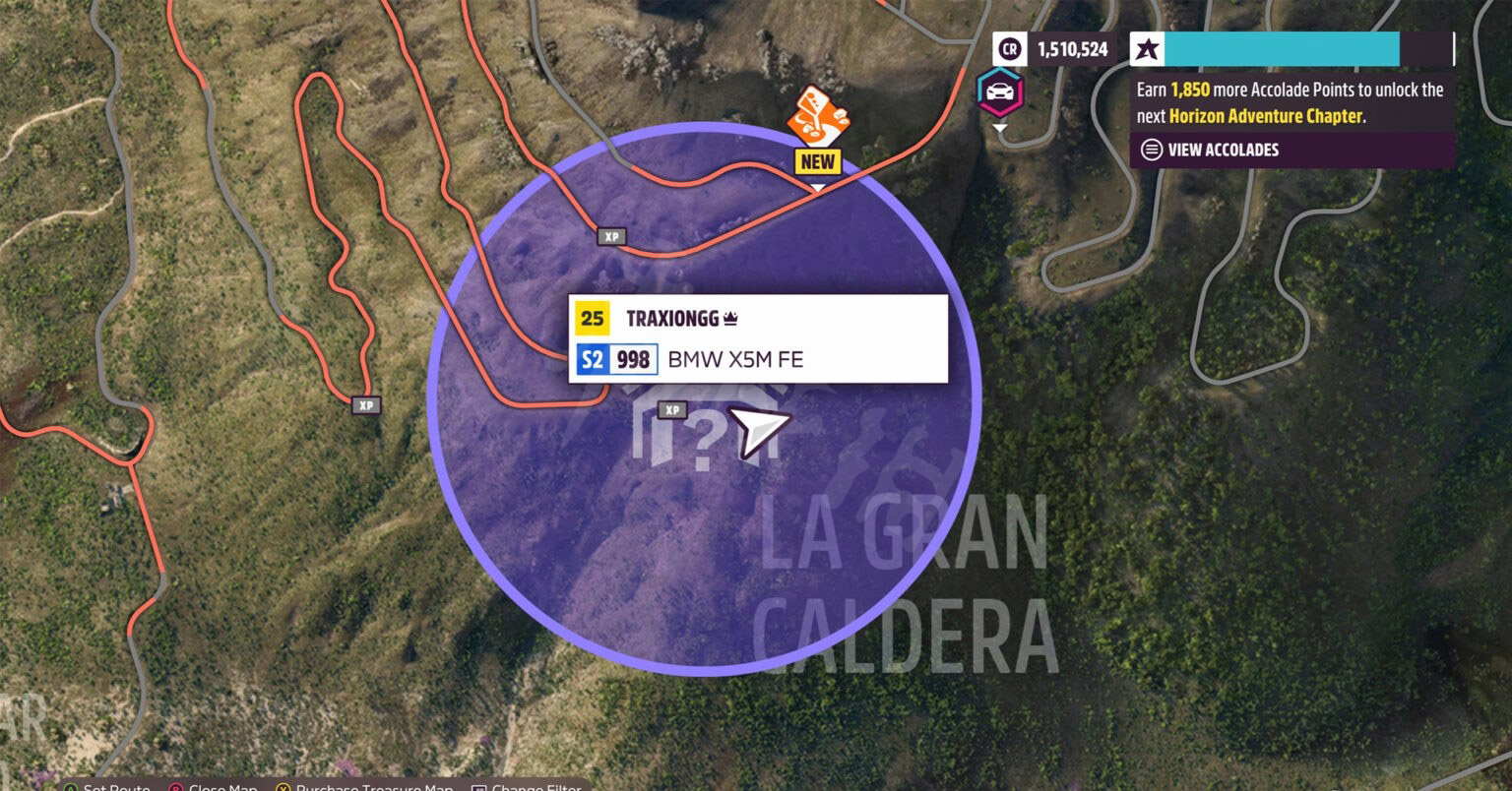Click the white player arrow marker
This screenshot has height=791, width=1512.
(x=759, y=431)
